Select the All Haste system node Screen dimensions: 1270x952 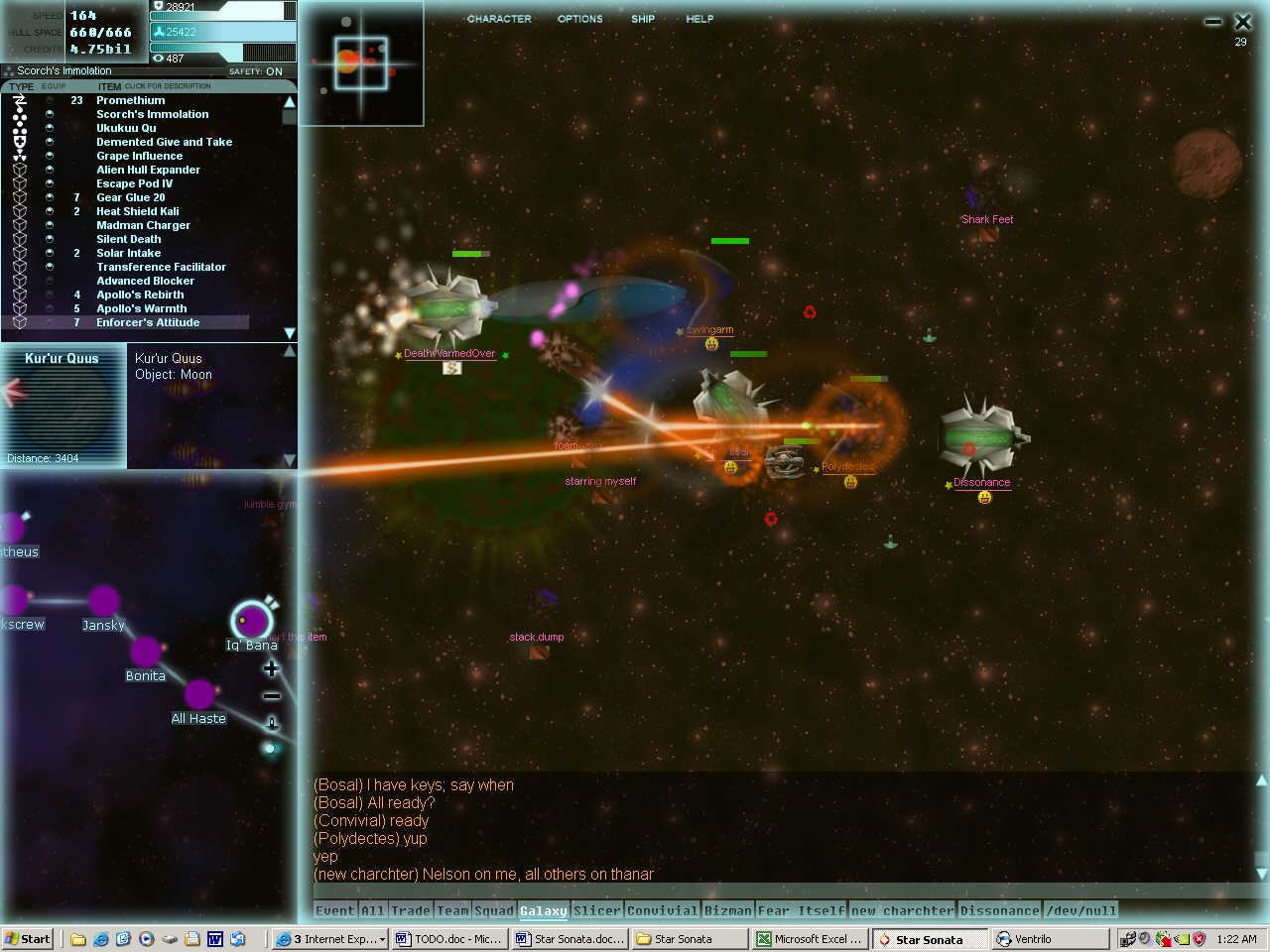click(x=199, y=694)
